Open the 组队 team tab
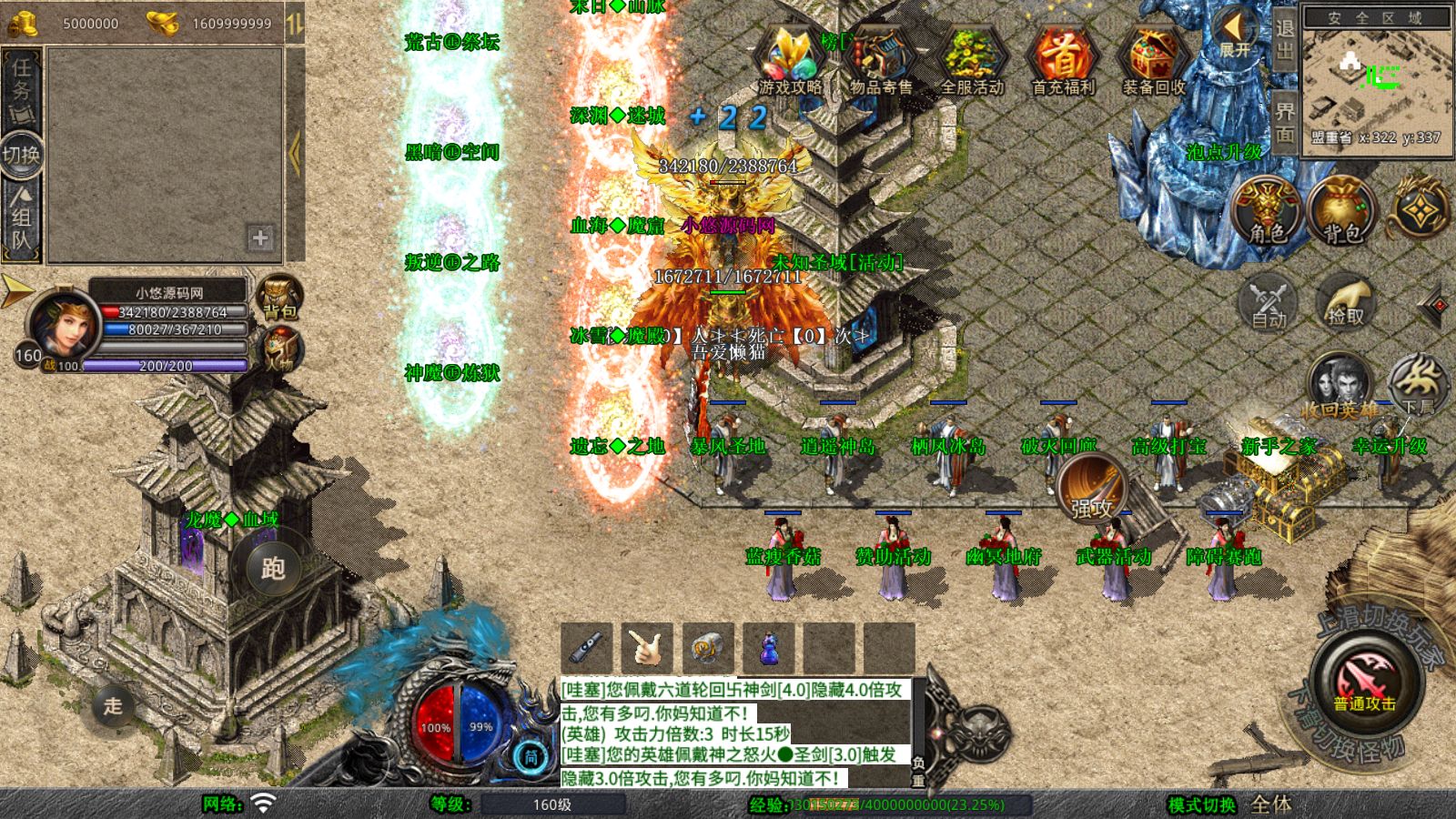Viewport: 1456px width, 819px height. click(x=21, y=218)
